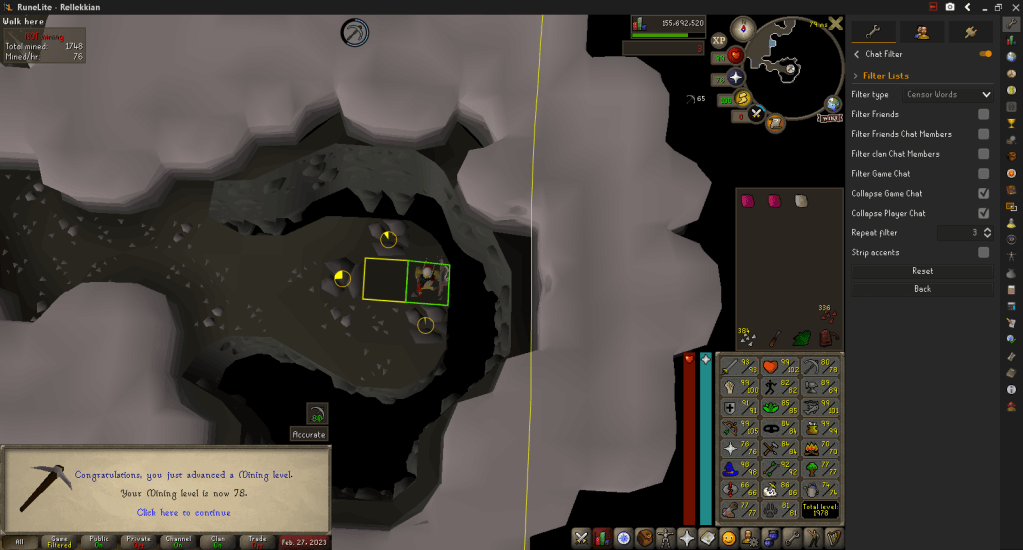Reset the Chat Filter settings
The height and width of the screenshot is (550, 1023).
coord(922,271)
